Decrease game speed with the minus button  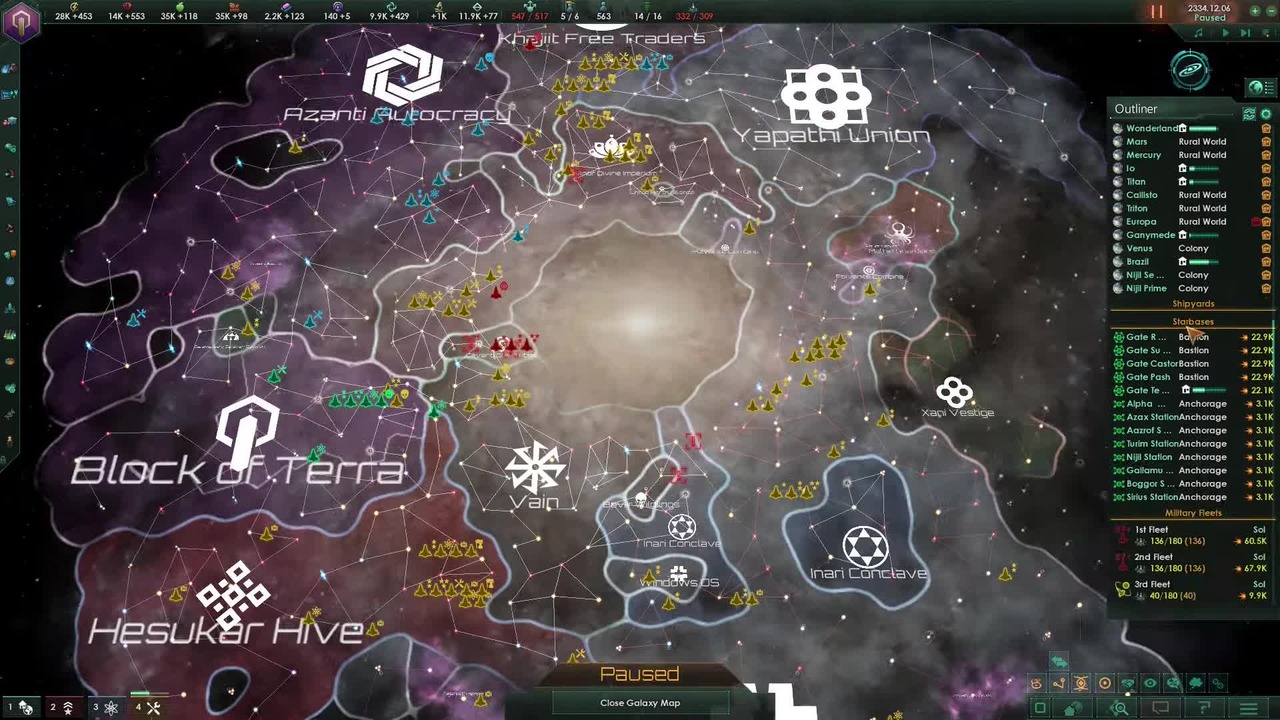1273,10
